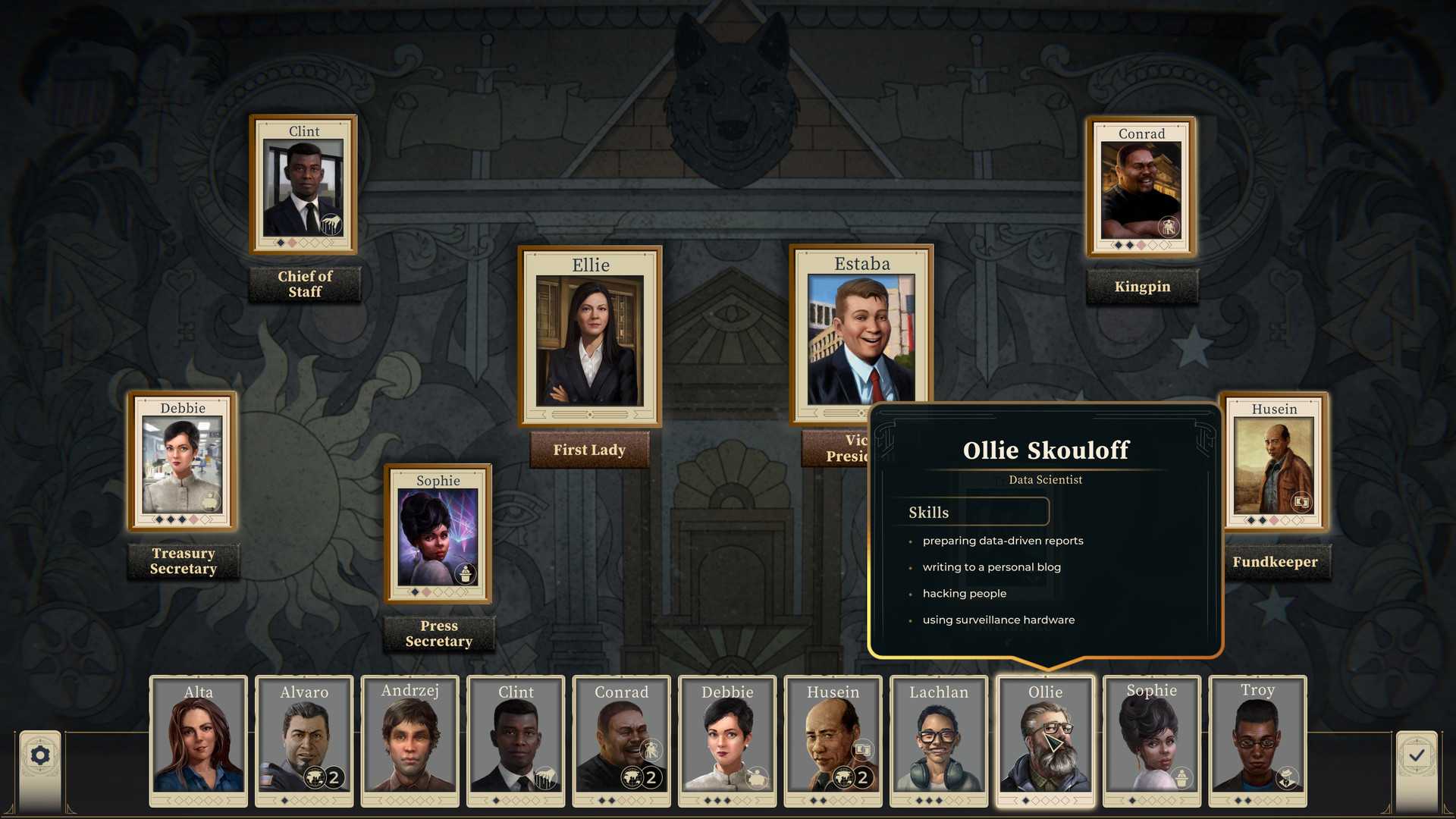This screenshot has width=1456, height=819.
Task: Click the diamond rating row on Ollie's card
Action: tap(1045, 799)
